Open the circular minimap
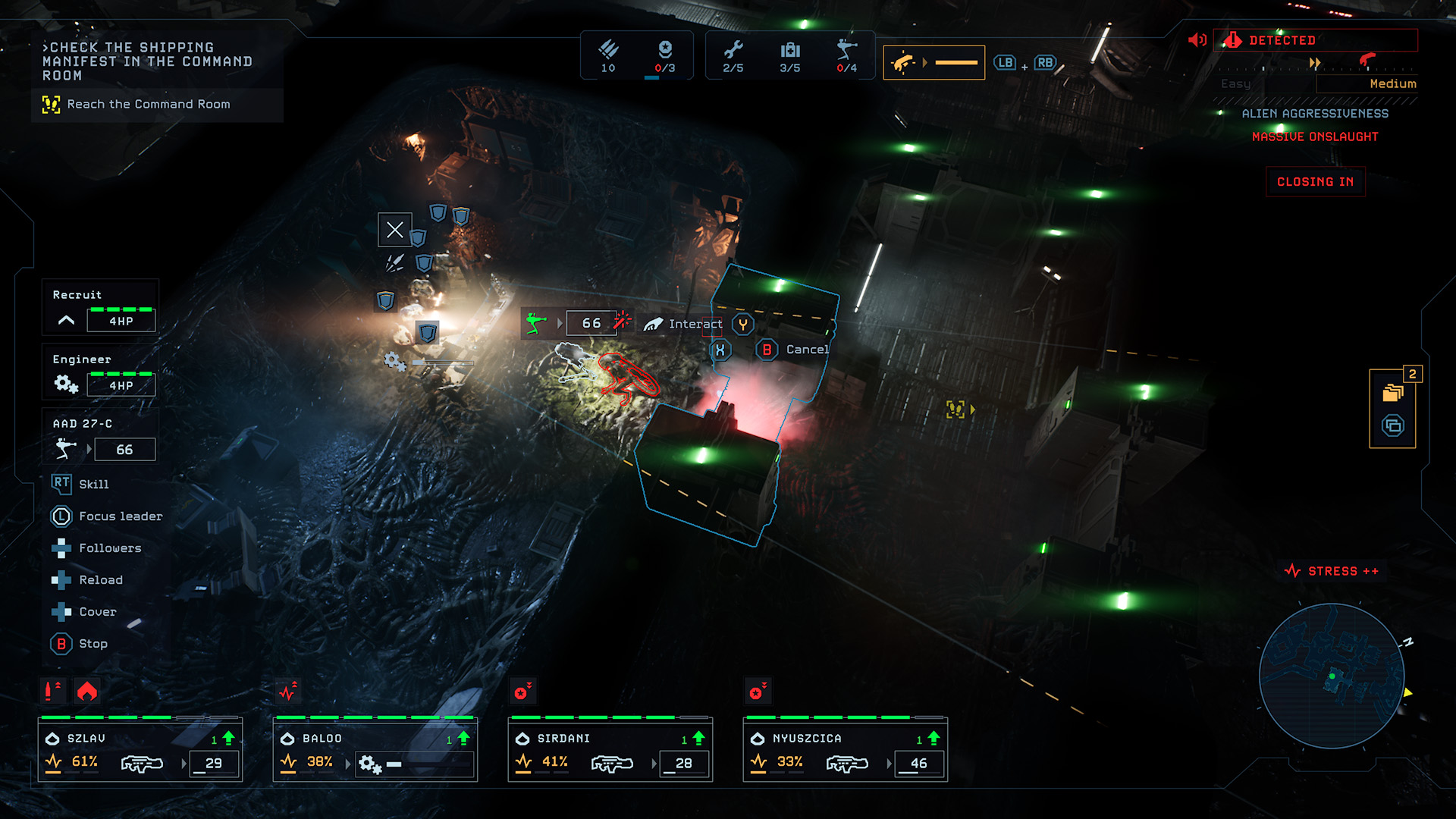 pyautogui.click(x=1332, y=676)
